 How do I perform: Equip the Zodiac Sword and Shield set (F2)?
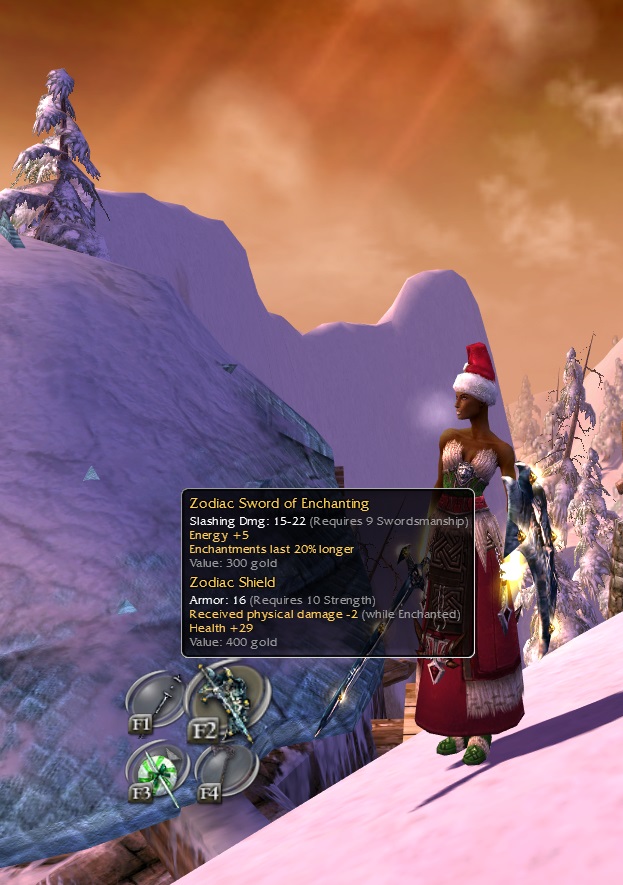tap(228, 700)
